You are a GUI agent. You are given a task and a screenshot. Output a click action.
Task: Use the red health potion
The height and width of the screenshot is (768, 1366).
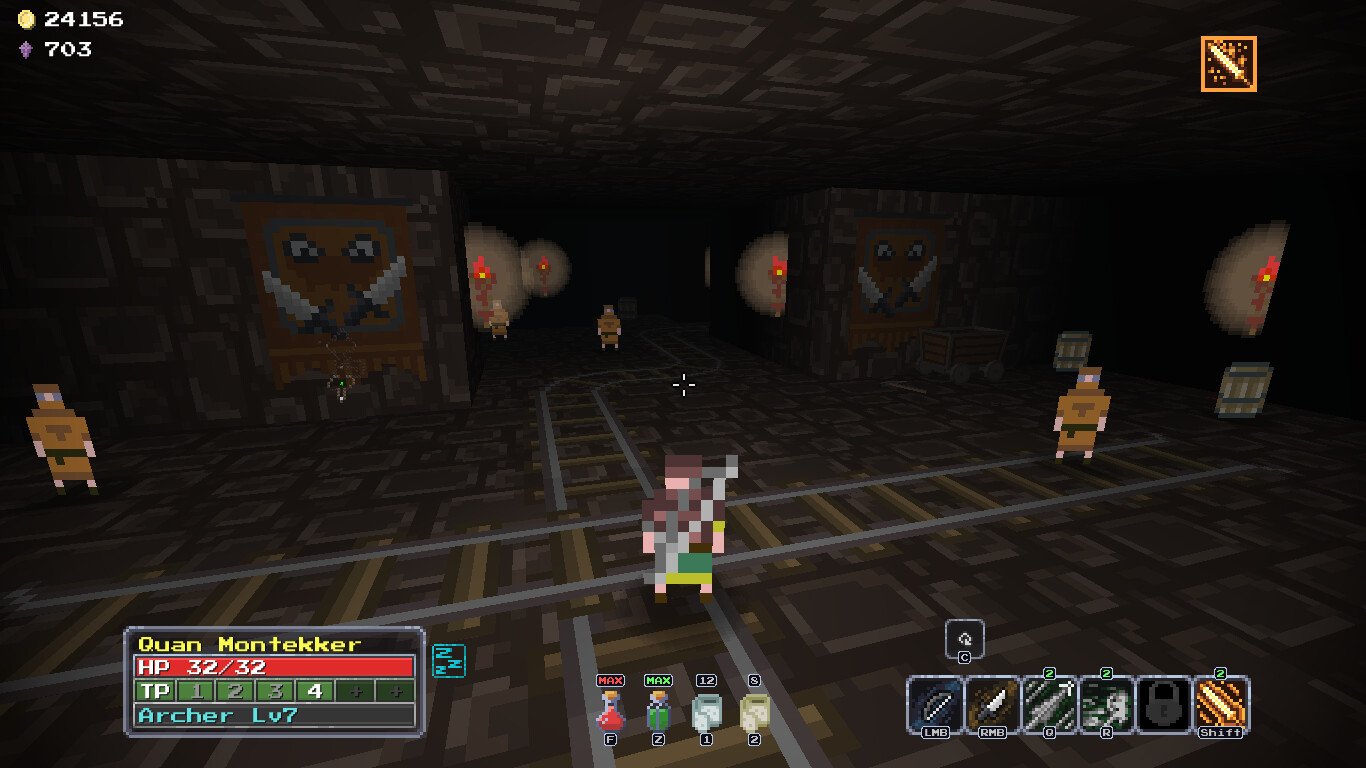(x=610, y=710)
